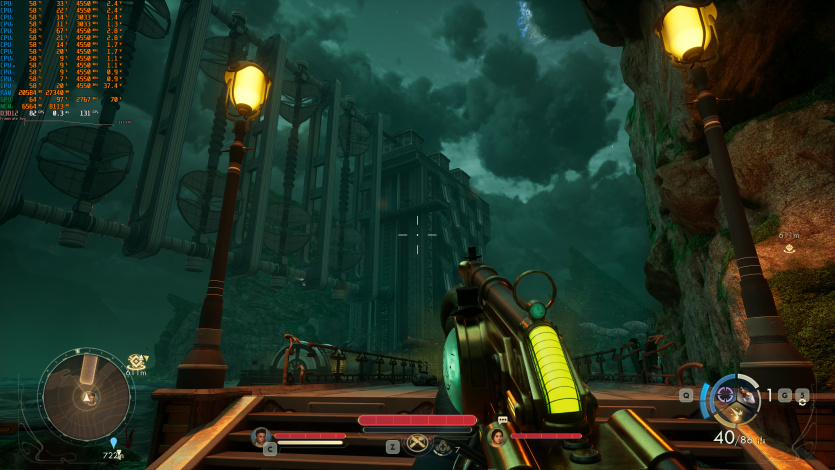Activate the crossed-blades ability icon
The width and height of the screenshot is (835, 470).
pyautogui.click(x=417, y=445)
